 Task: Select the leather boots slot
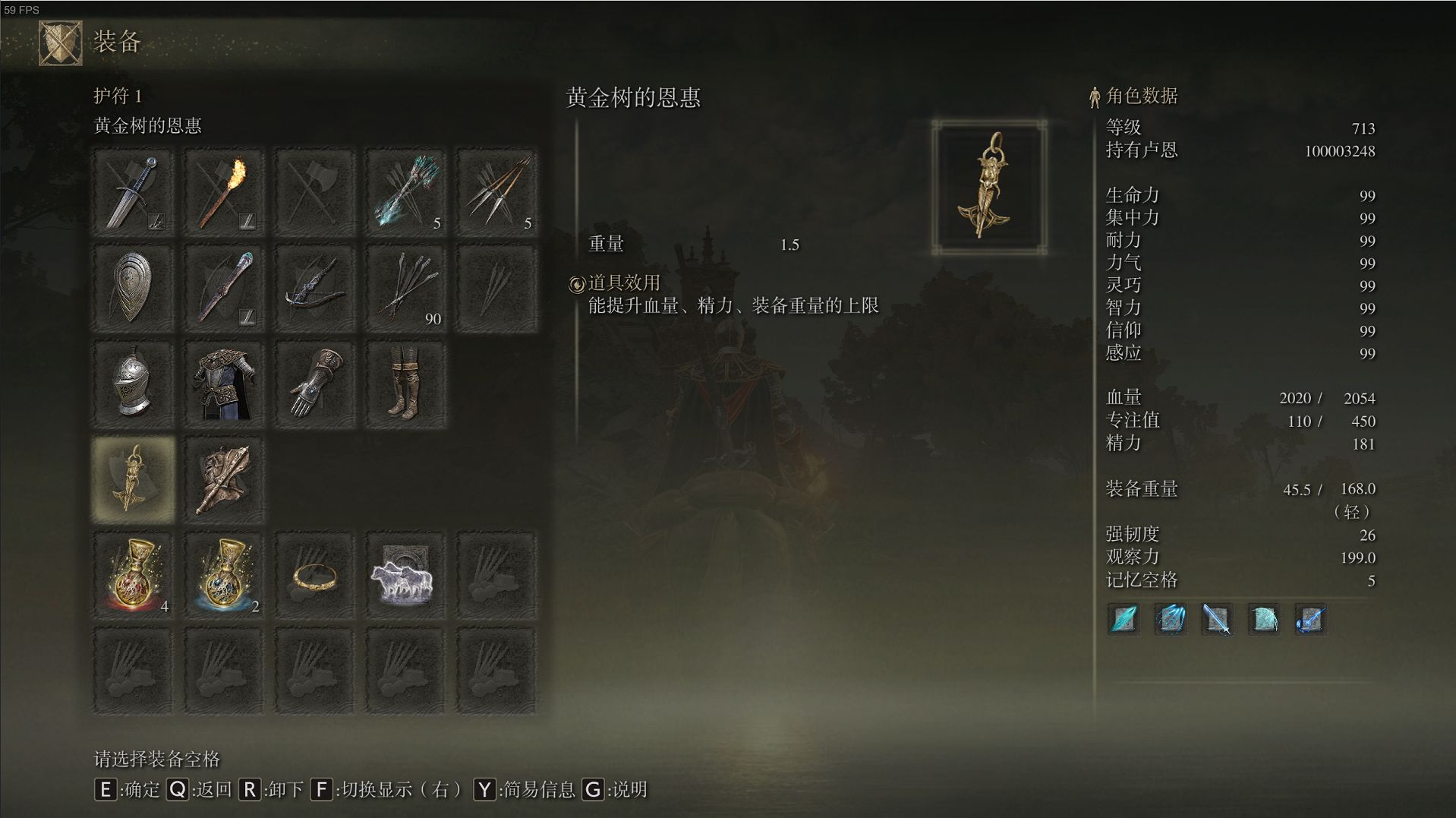point(406,384)
